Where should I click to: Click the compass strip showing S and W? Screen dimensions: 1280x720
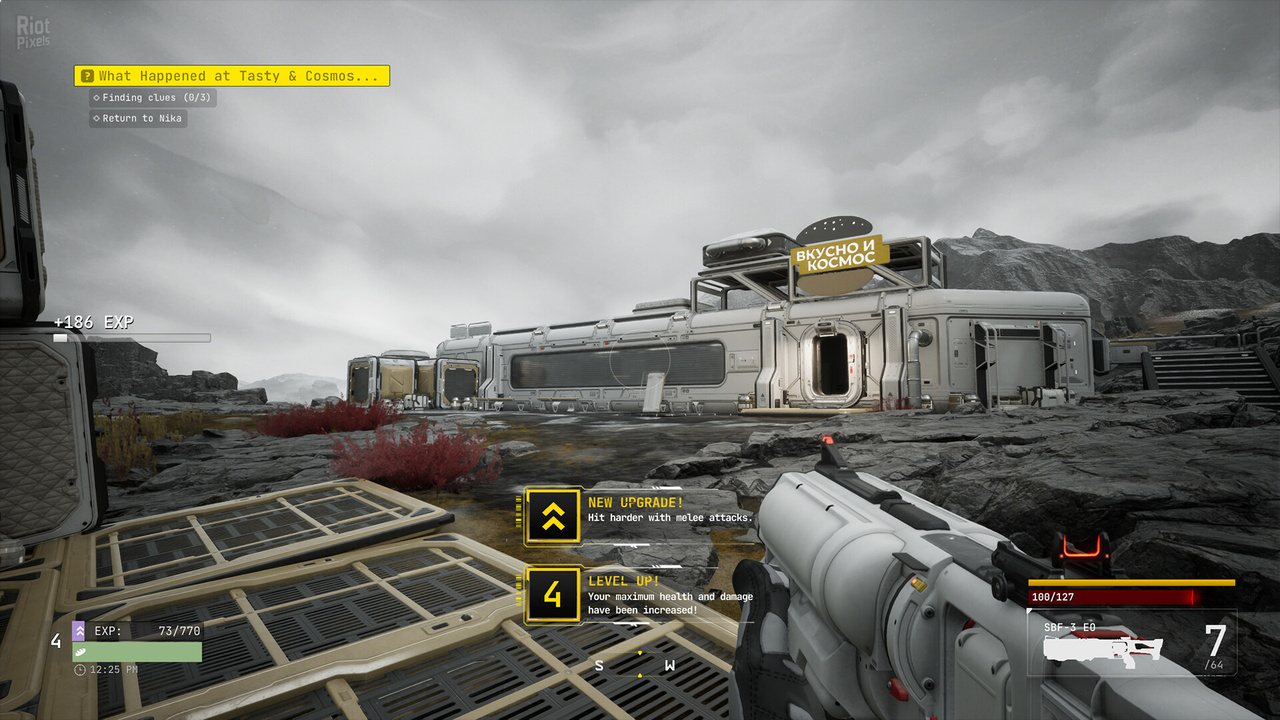(x=635, y=664)
